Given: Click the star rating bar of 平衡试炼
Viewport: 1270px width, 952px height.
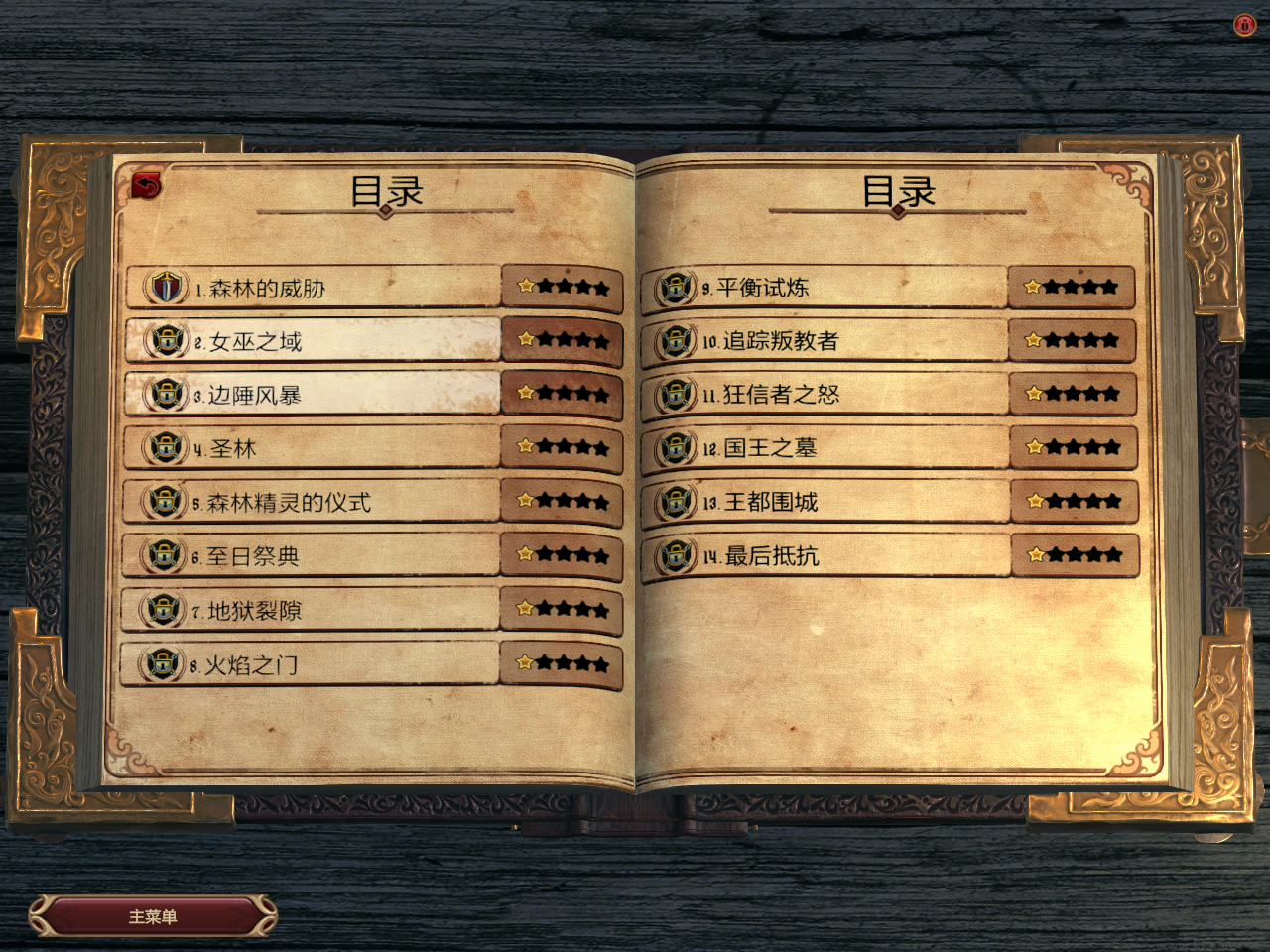Looking at the screenshot, I should point(1073,287).
